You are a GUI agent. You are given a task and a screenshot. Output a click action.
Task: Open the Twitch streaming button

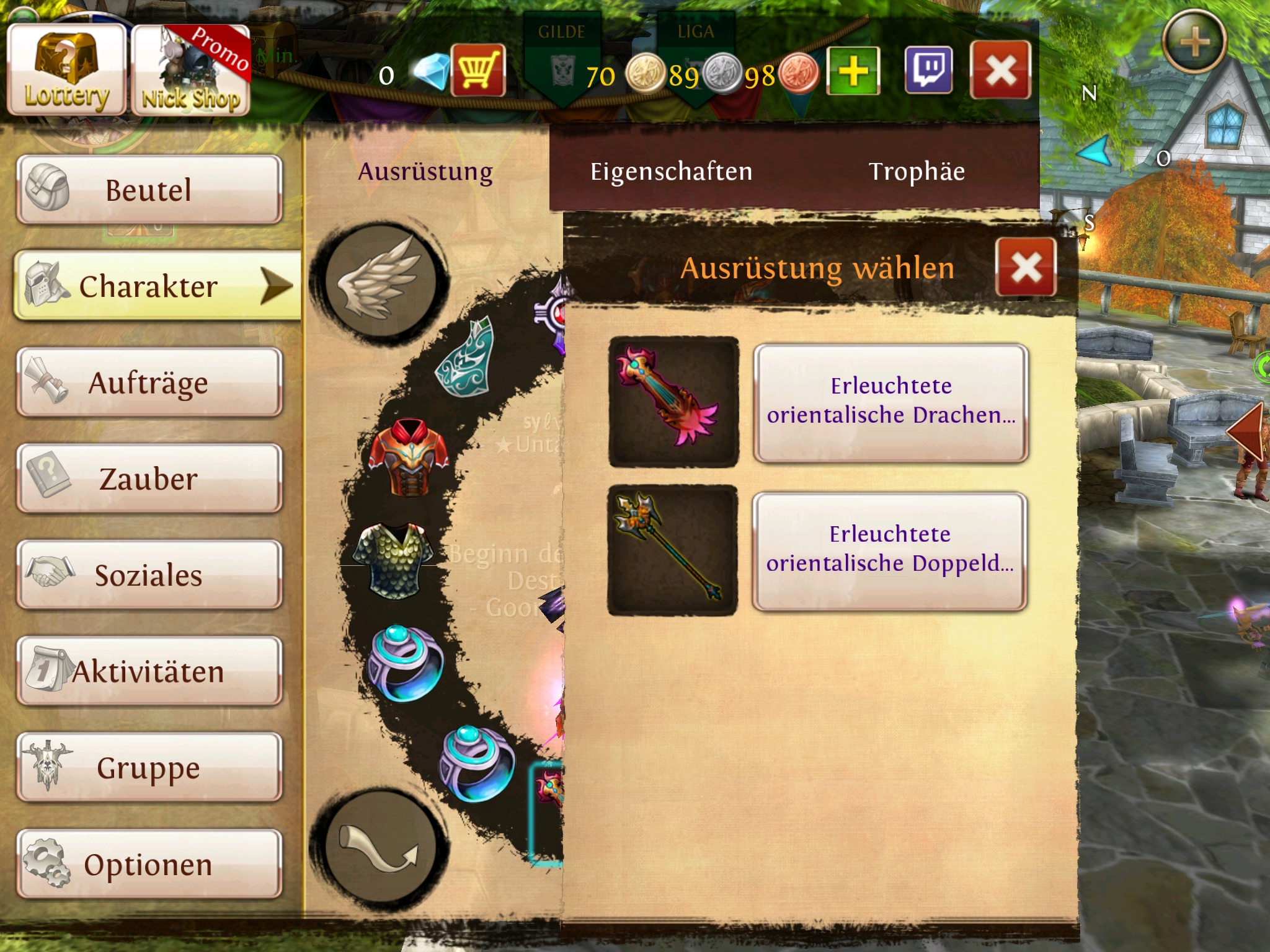click(x=928, y=70)
